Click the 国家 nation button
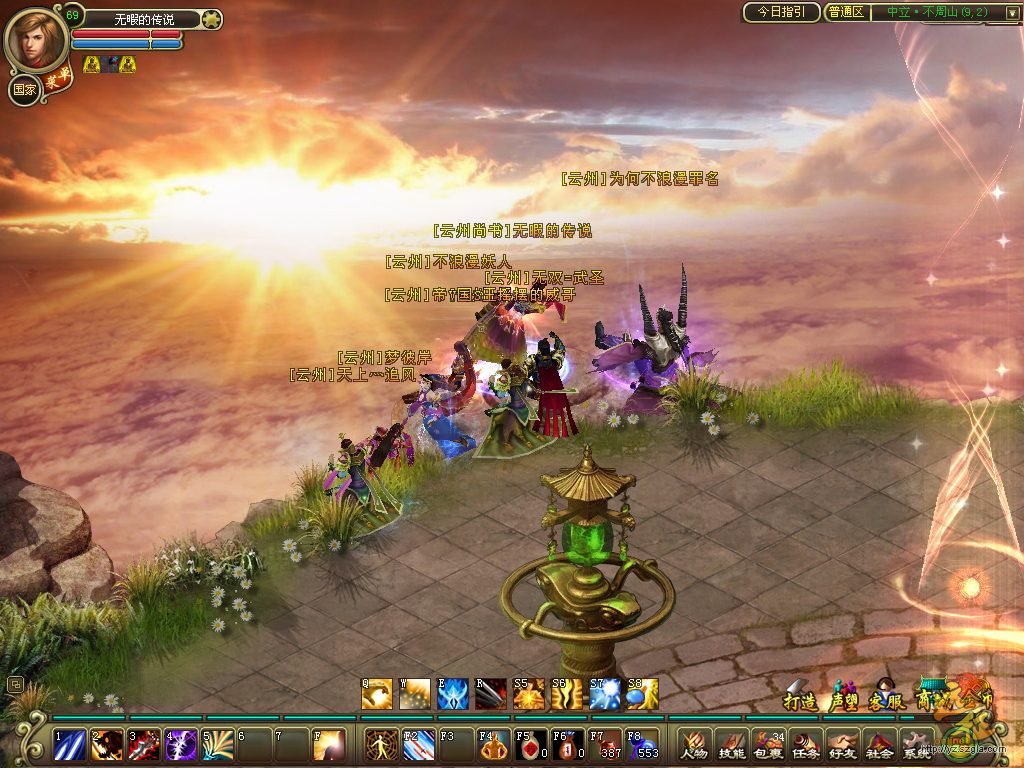 (x=24, y=89)
